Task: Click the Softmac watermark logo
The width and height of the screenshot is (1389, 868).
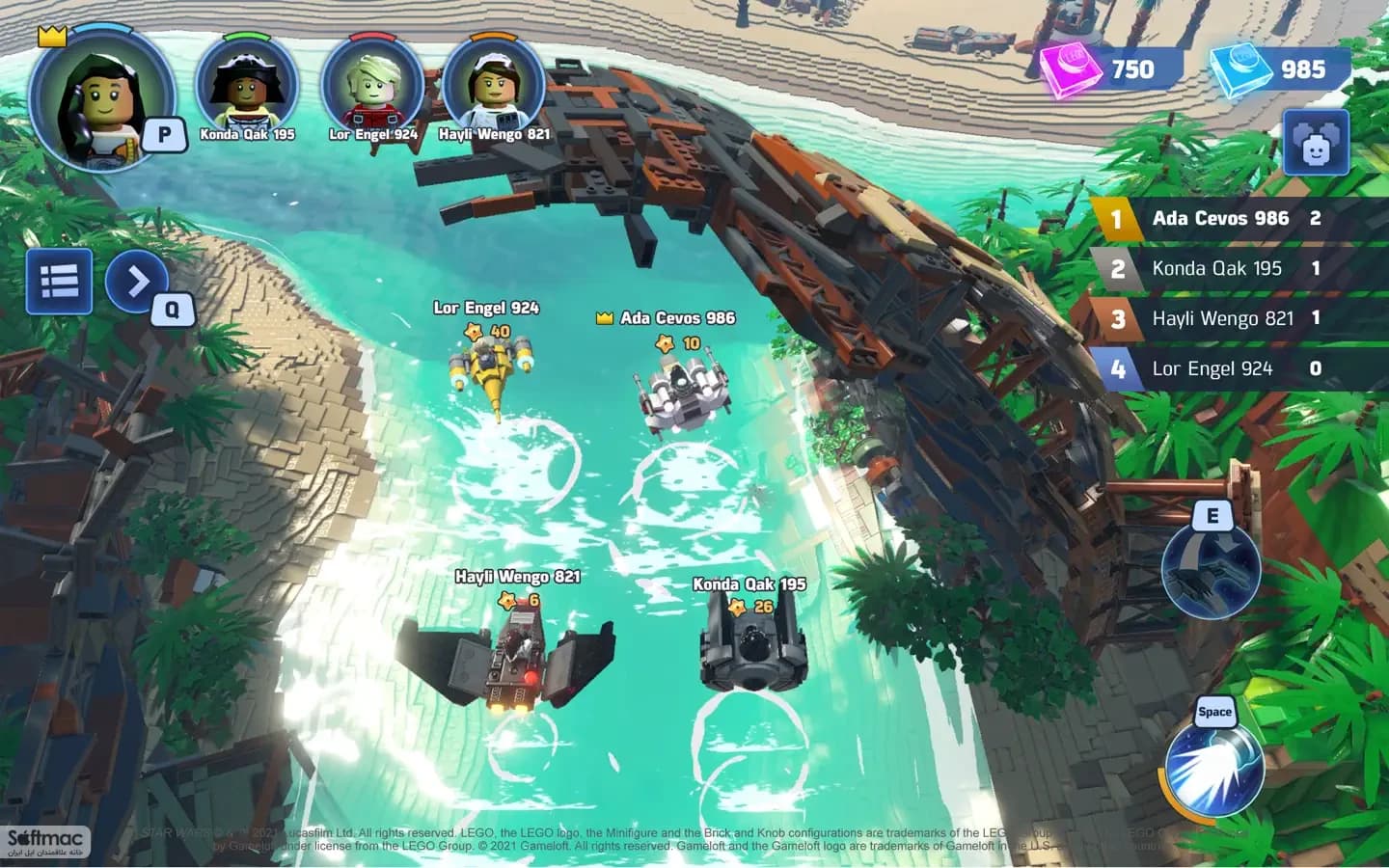Action: [x=46, y=842]
